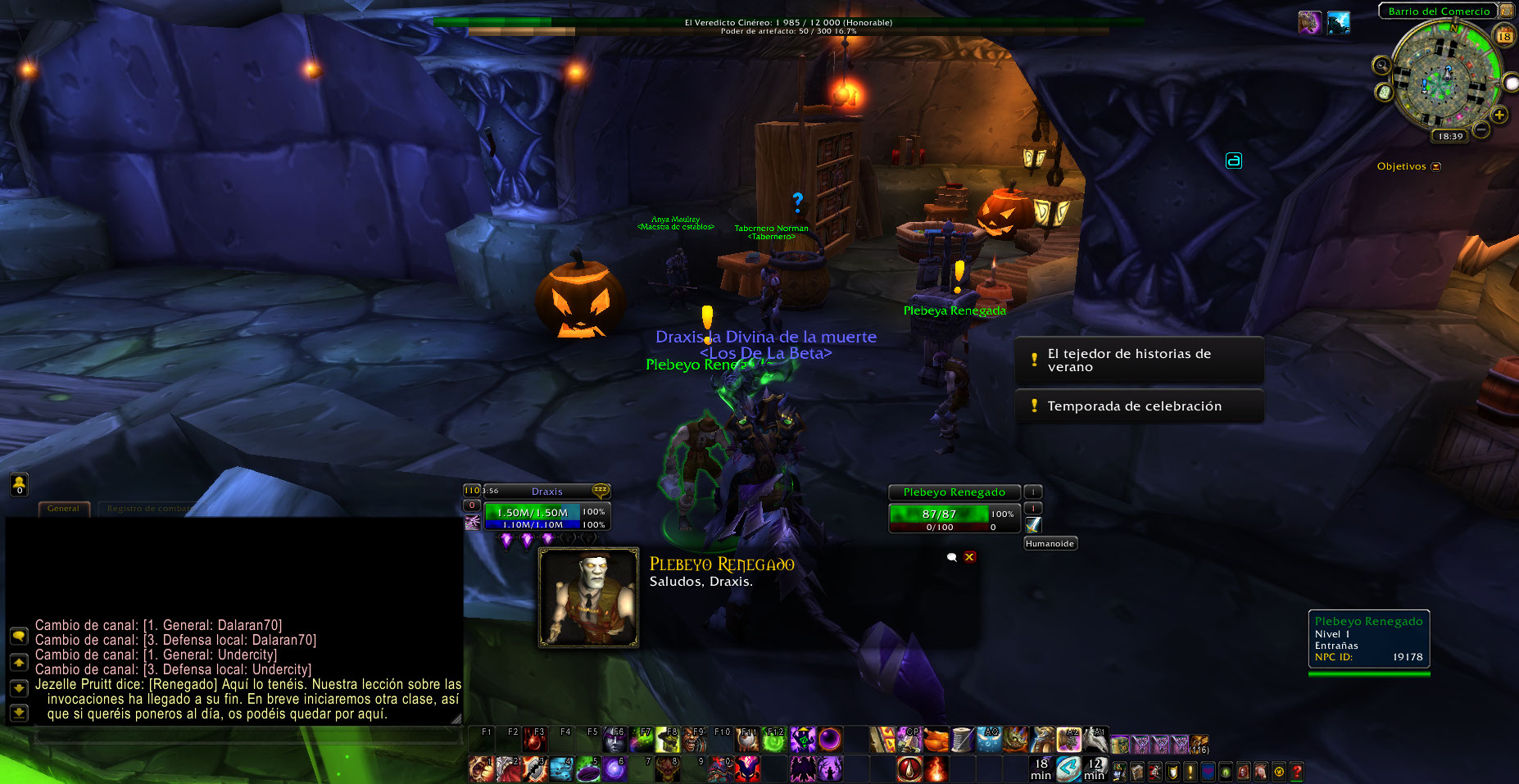
Task: Select quest El tejedor de historias de verano
Action: [1138, 360]
